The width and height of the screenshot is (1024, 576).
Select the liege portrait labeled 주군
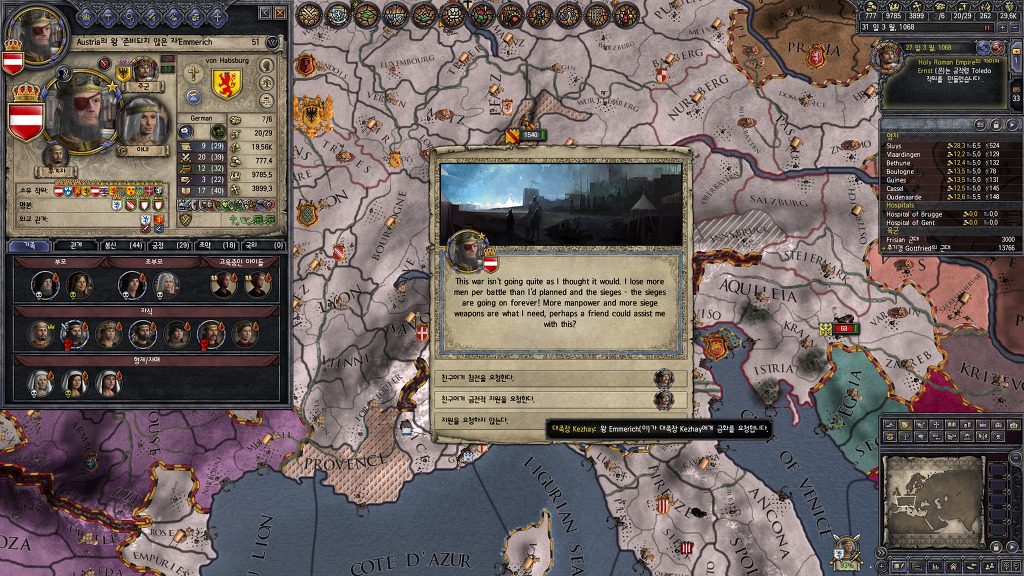coord(146,70)
